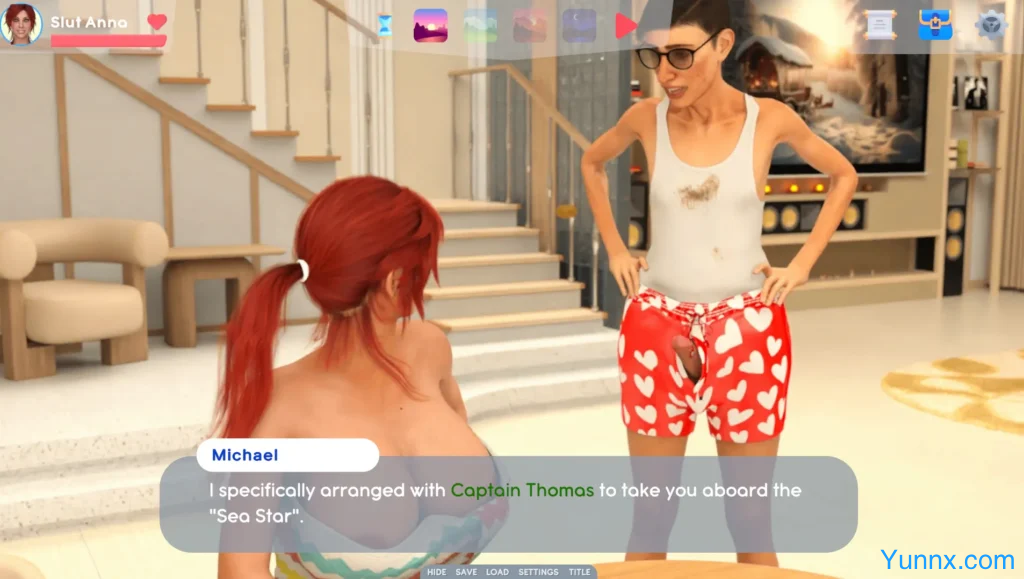Select the red sunset evening icon
Viewport: 1024px width, 579px height.
(530, 25)
